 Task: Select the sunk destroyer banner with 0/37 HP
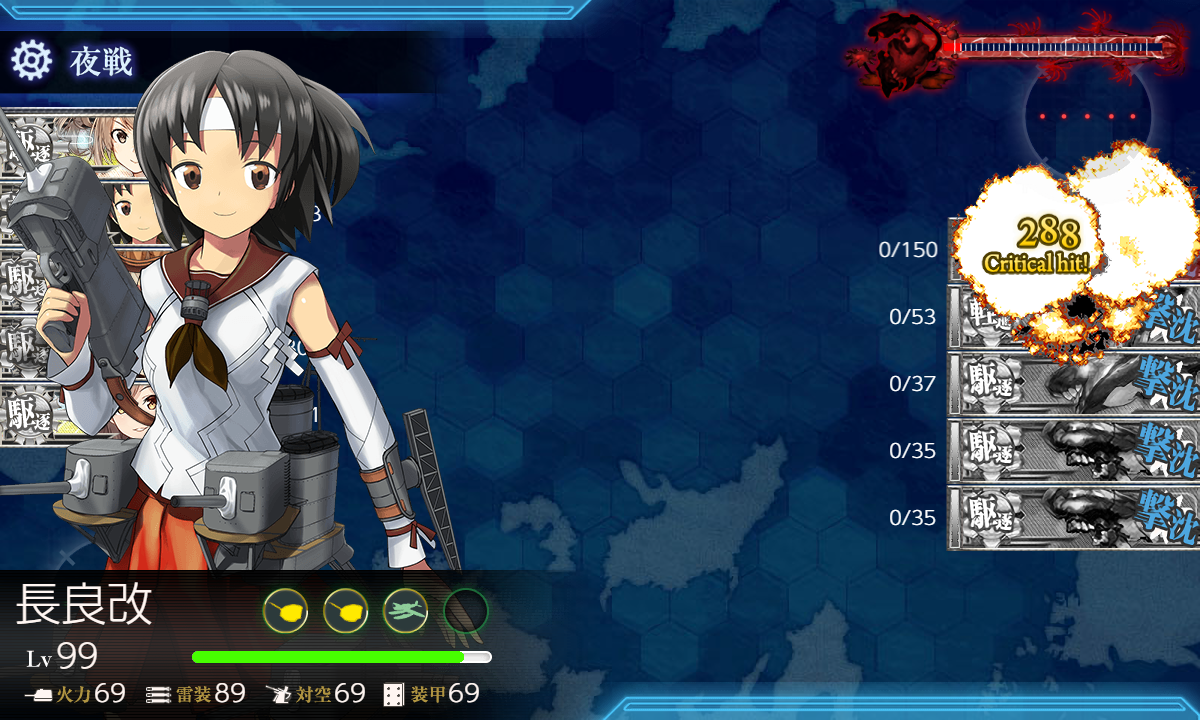tap(1072, 384)
